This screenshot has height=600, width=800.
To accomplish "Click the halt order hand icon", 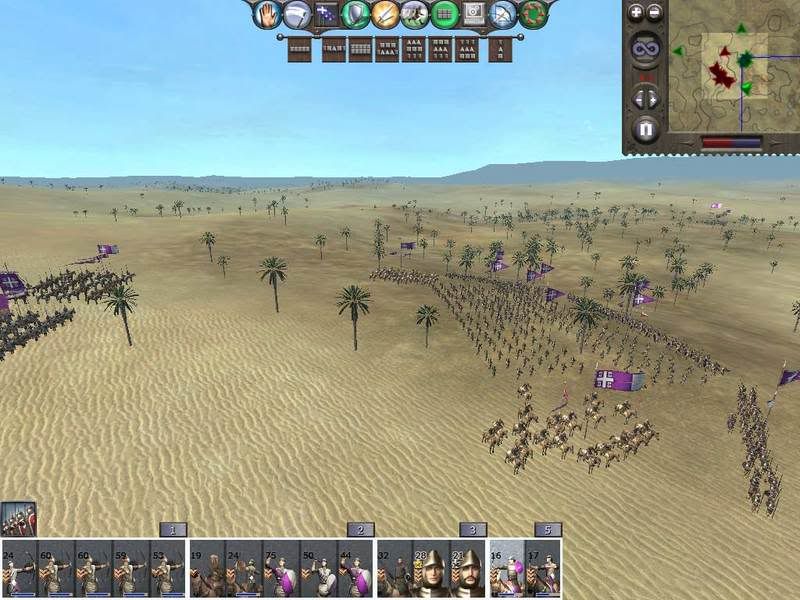I will (267, 14).
